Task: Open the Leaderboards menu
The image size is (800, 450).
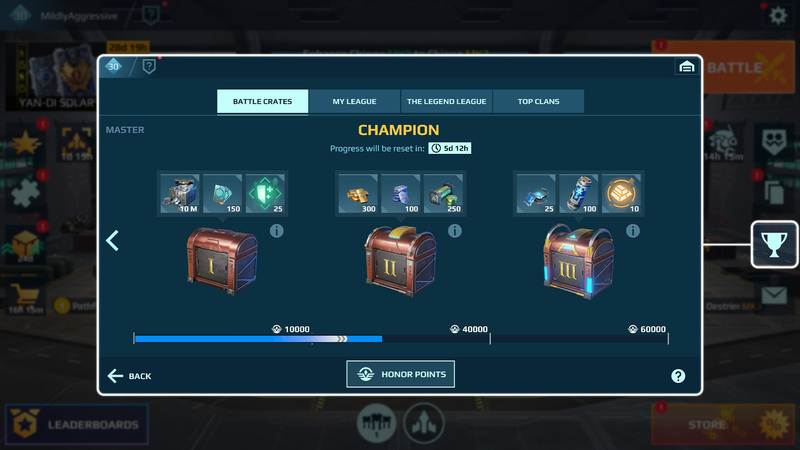Action: click(76, 425)
